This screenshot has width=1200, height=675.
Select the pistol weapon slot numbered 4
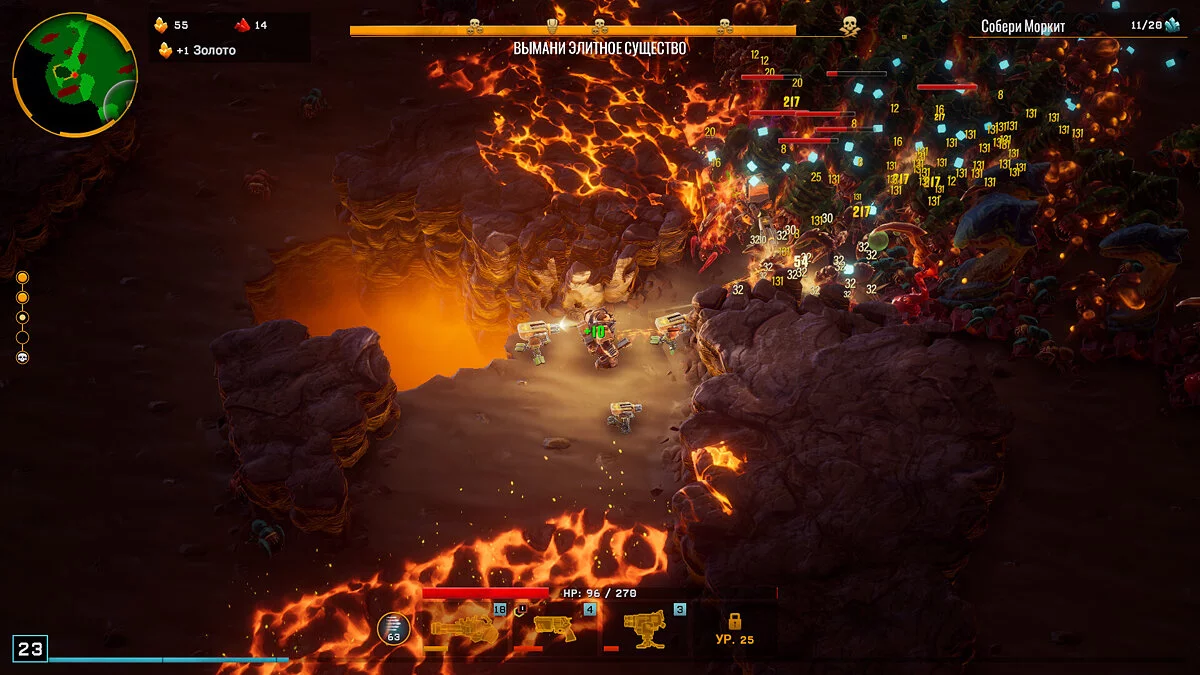(555, 628)
